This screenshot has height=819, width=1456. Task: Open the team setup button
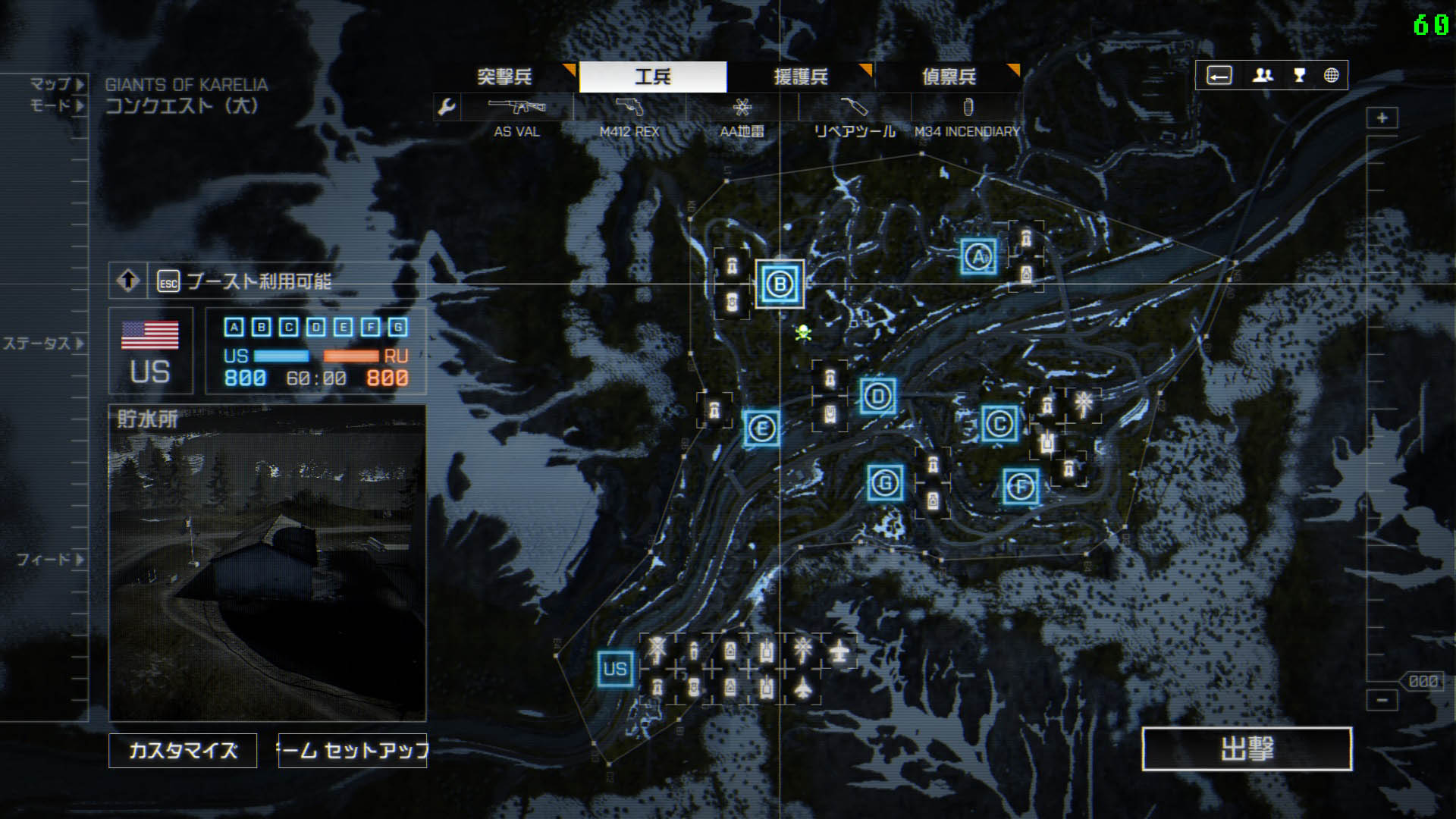(x=353, y=751)
